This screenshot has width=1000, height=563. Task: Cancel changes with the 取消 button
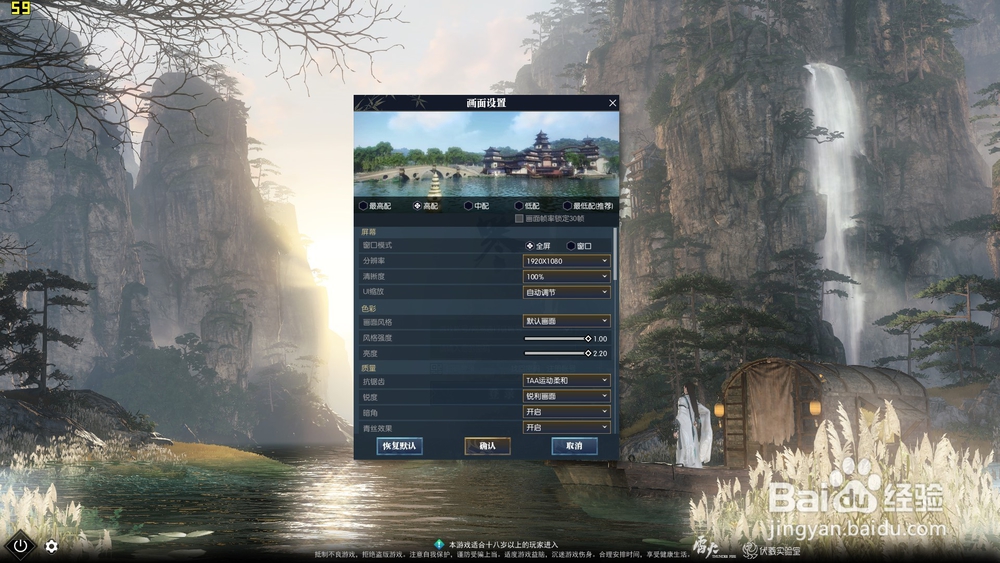coord(574,446)
